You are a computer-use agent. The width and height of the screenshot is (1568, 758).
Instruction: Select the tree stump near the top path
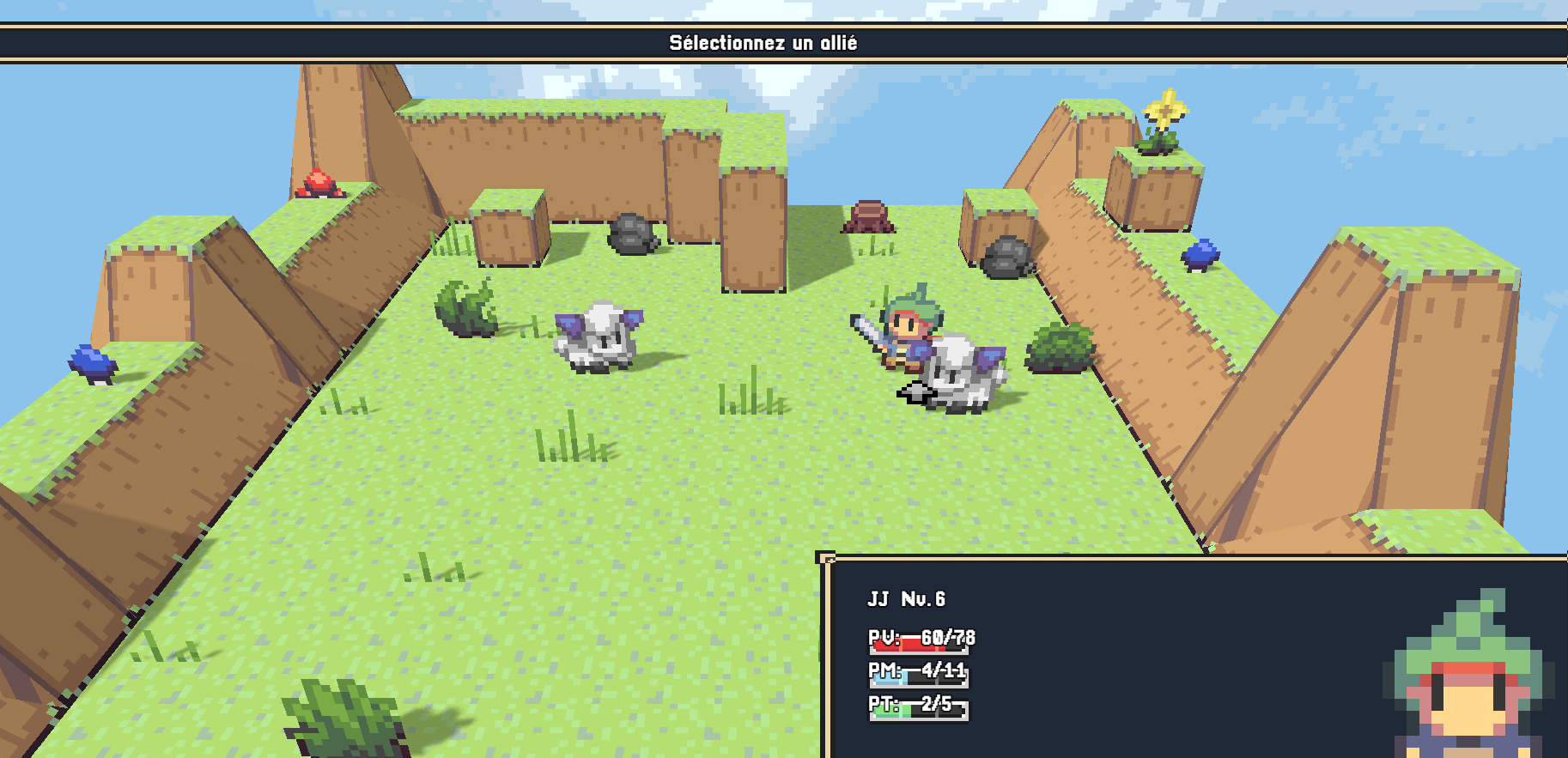(869, 215)
